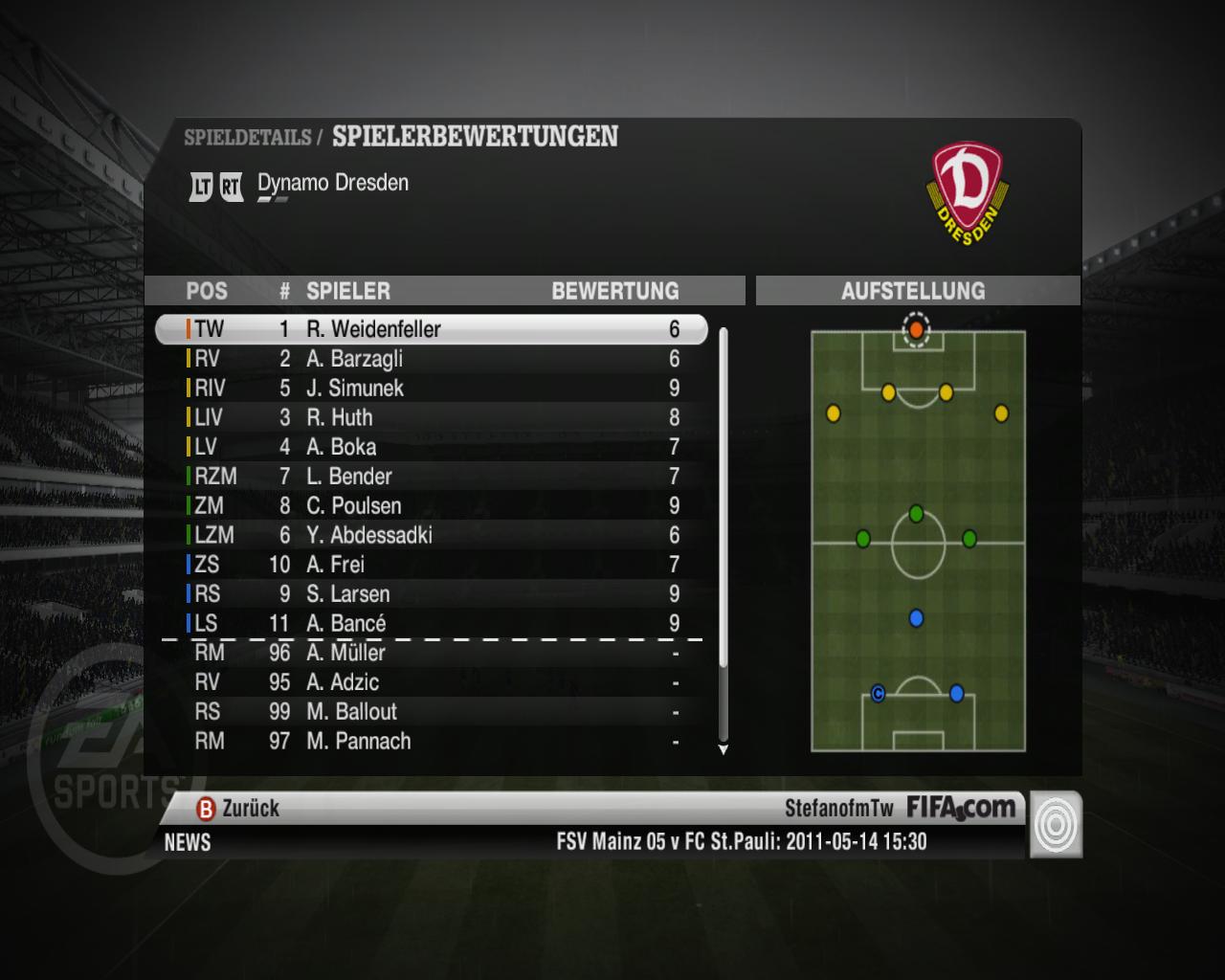Image resolution: width=1225 pixels, height=980 pixels.
Task: Select R. Weidenfeller goalkeeper row
Action: 431,329
